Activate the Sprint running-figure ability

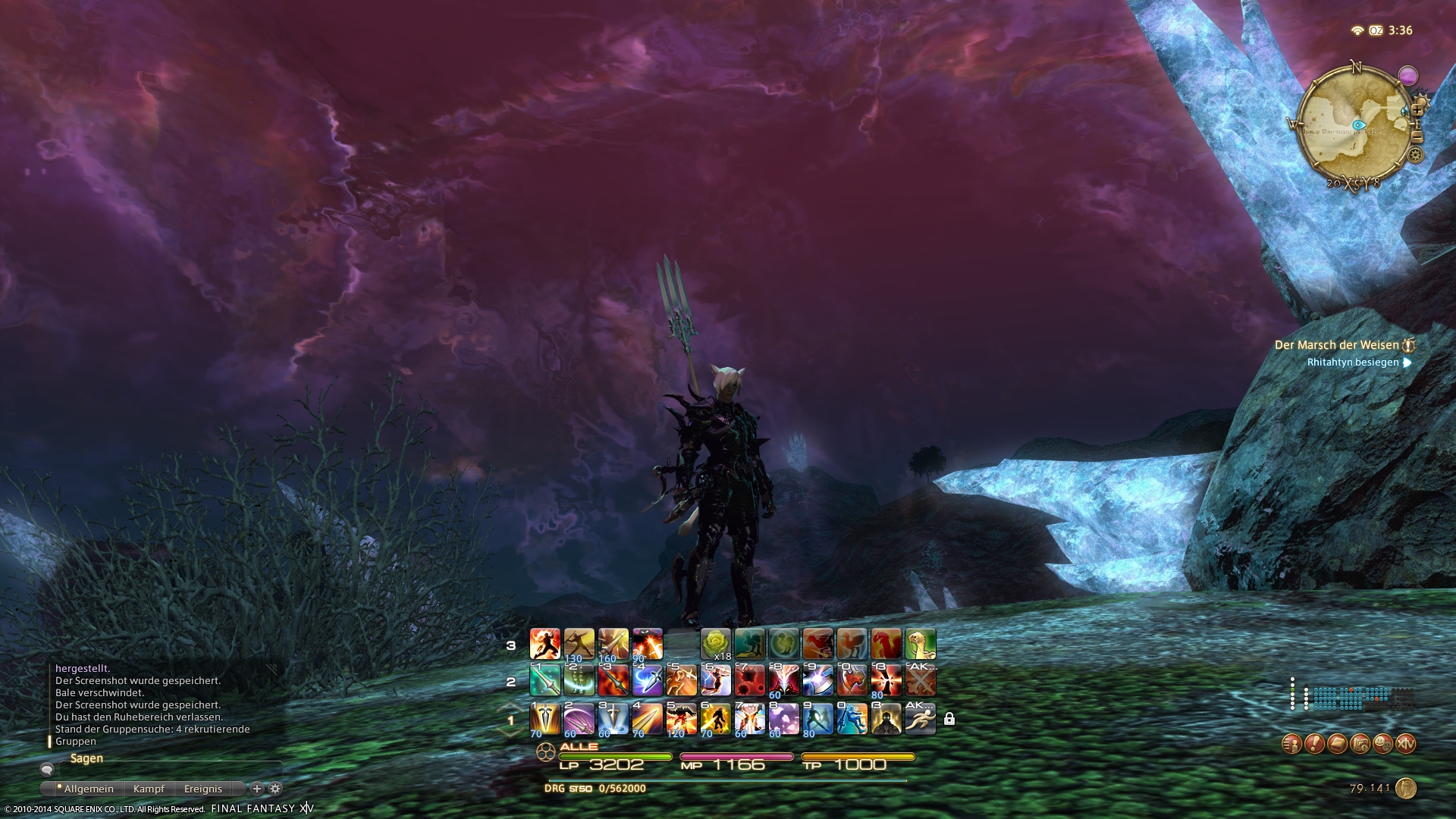point(920,719)
